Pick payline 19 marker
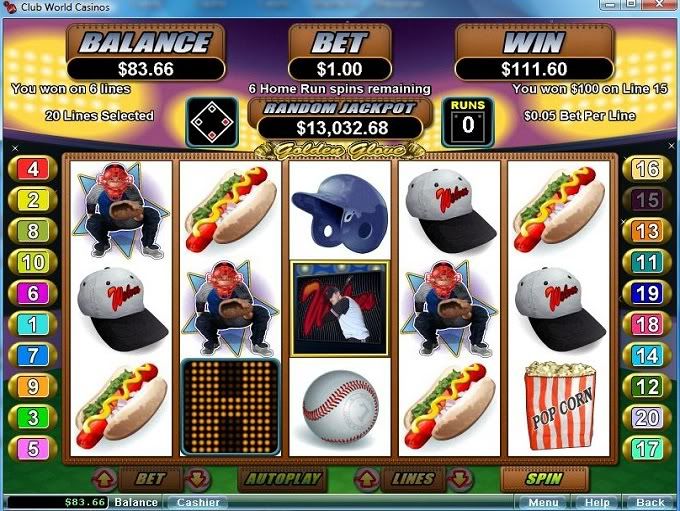Screen dimensions: 680x511 tap(647, 294)
